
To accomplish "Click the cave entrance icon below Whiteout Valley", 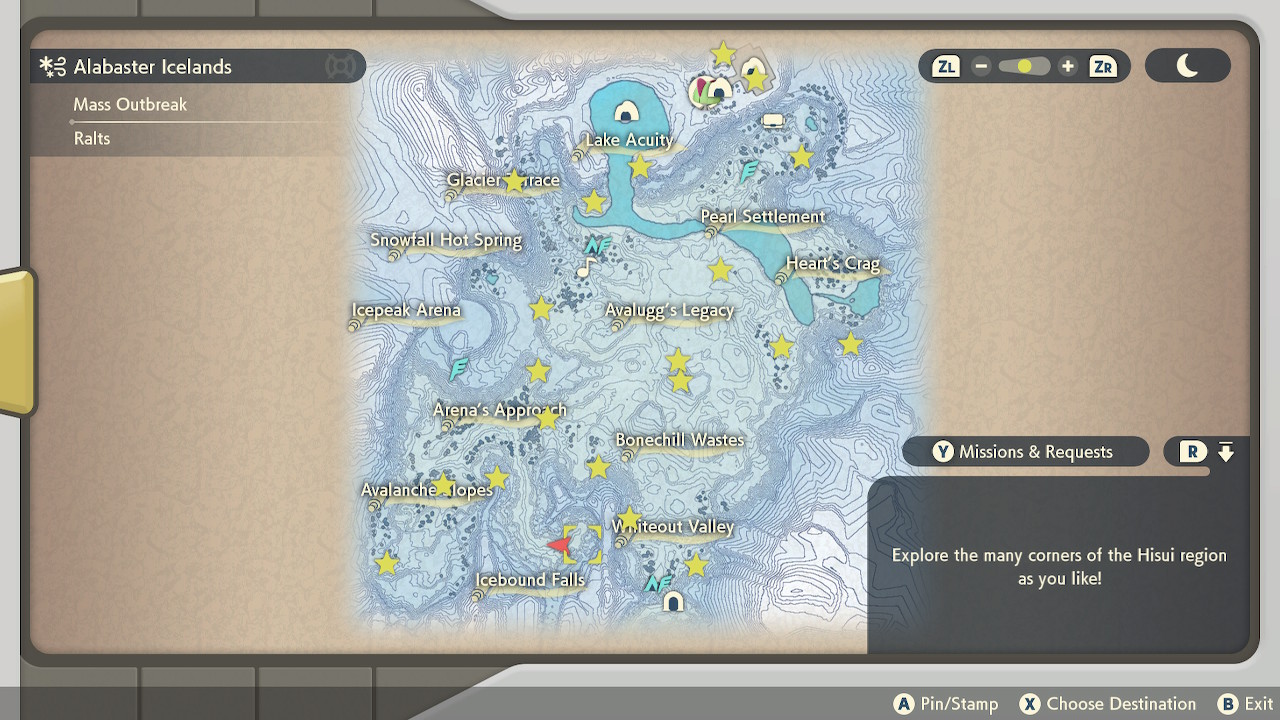I will click(672, 602).
